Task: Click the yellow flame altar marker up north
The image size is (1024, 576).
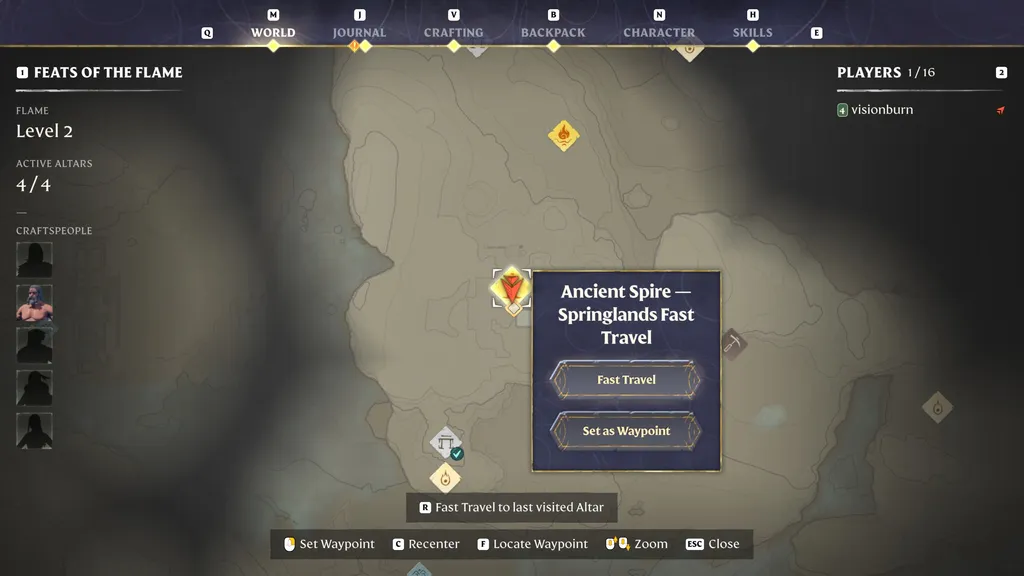Action: (563, 135)
